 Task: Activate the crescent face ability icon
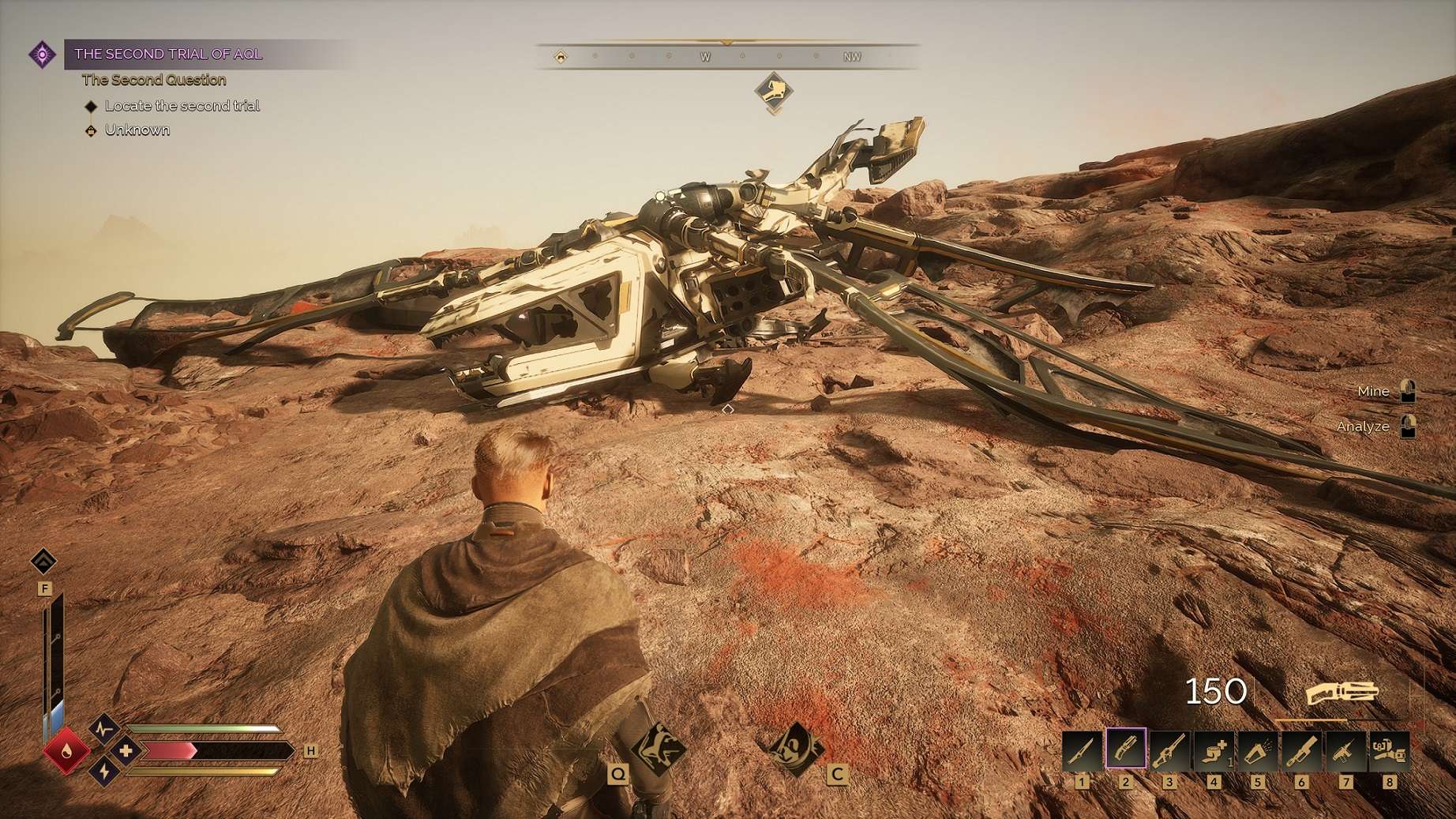click(795, 746)
